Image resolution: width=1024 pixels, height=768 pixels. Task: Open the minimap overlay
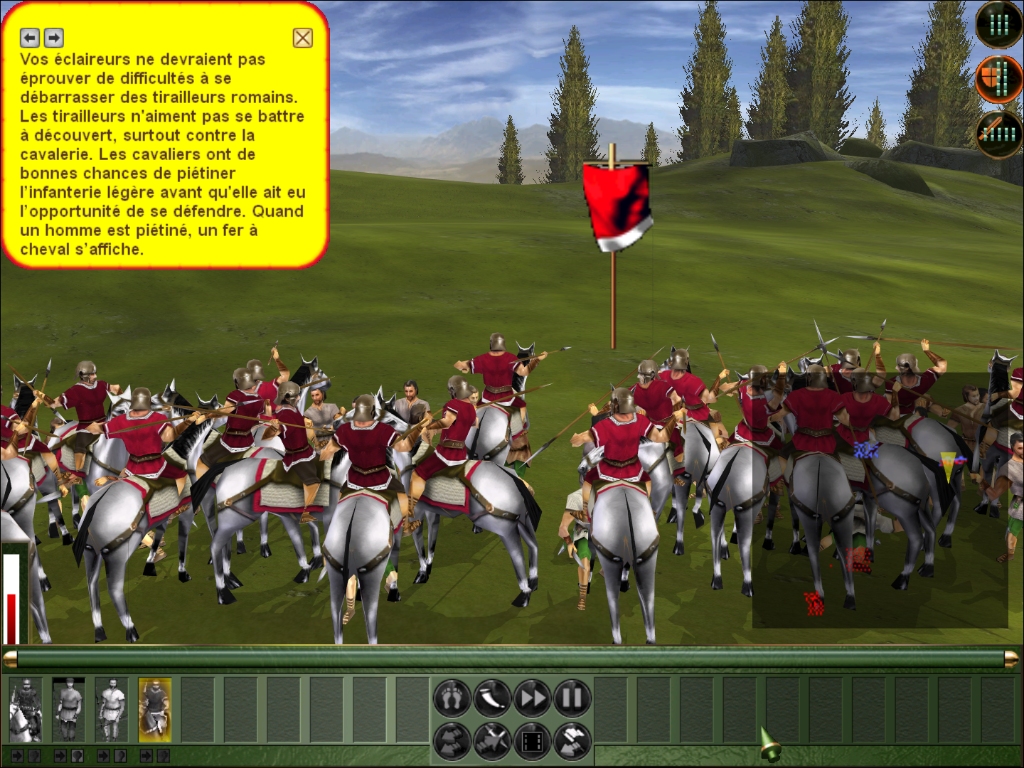[880, 500]
